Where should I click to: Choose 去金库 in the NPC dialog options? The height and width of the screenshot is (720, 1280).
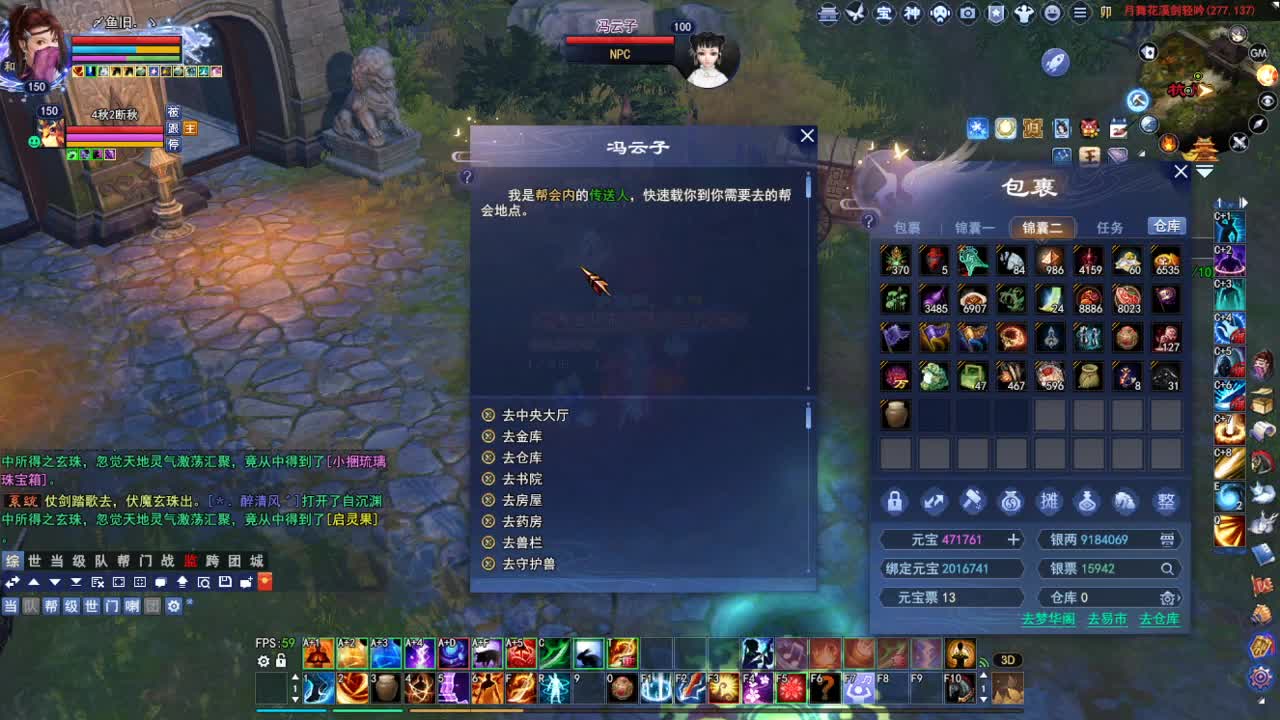click(525, 437)
